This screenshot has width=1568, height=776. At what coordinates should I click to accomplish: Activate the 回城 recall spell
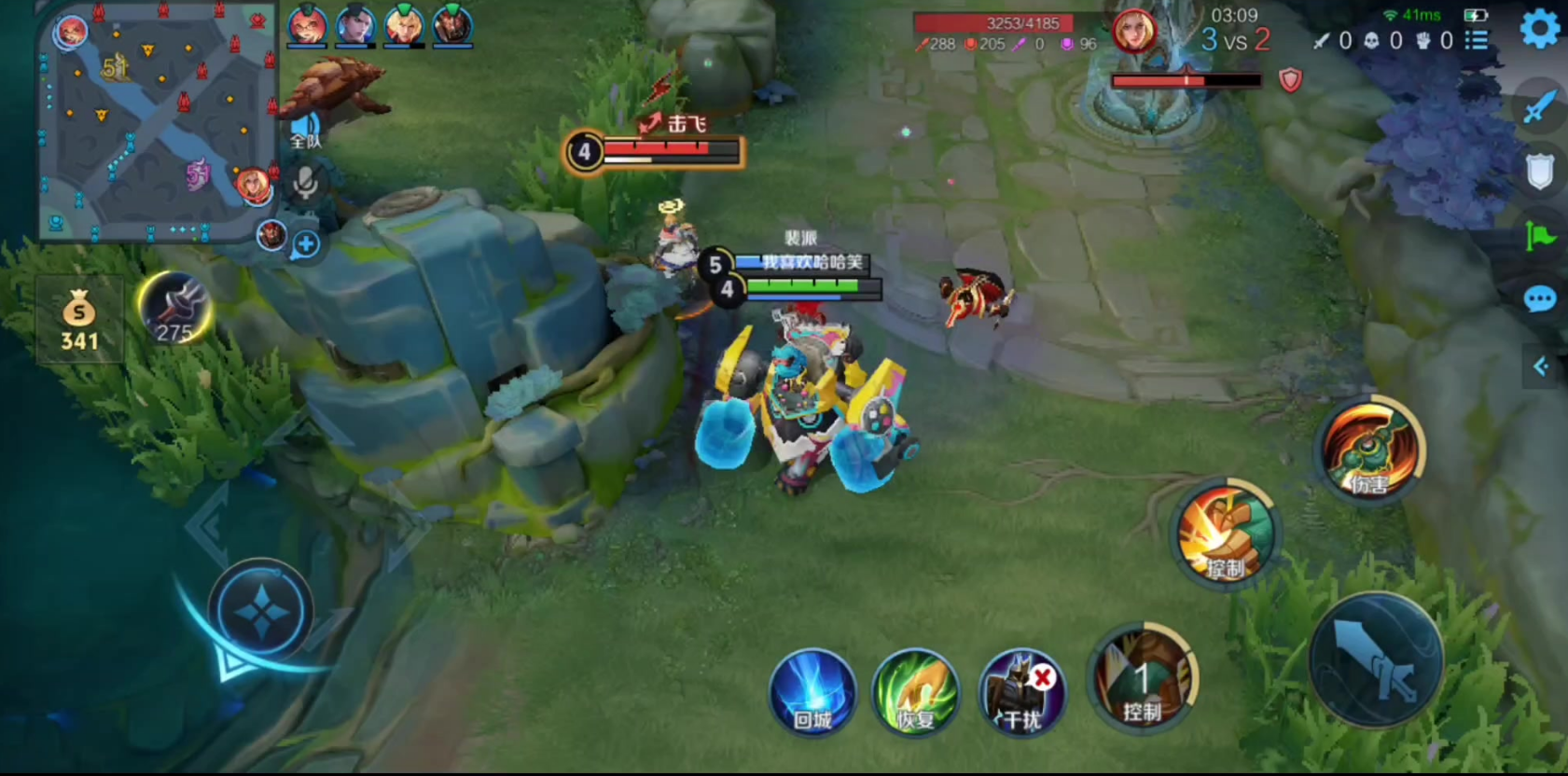coord(812,692)
